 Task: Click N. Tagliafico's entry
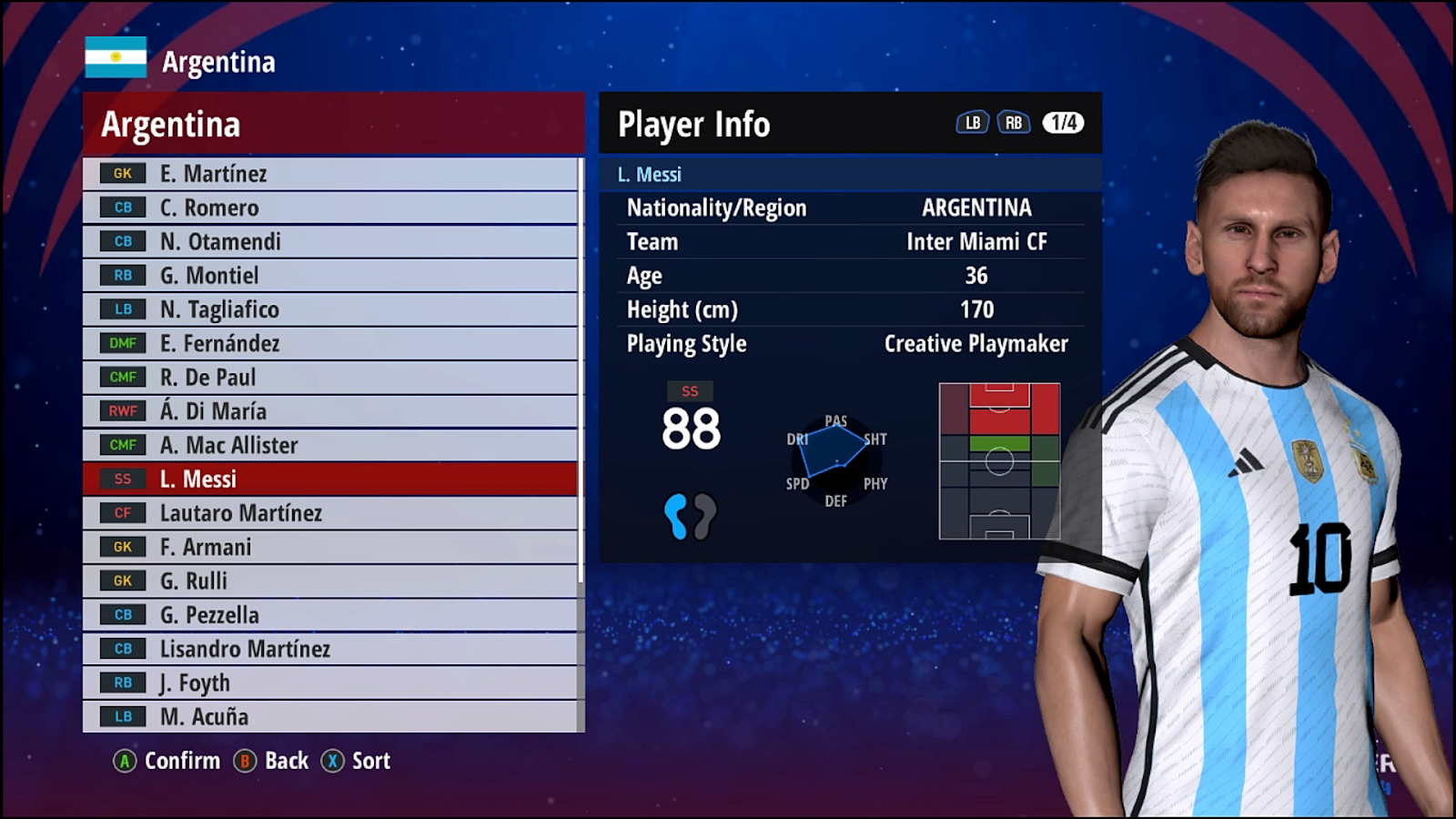(329, 309)
